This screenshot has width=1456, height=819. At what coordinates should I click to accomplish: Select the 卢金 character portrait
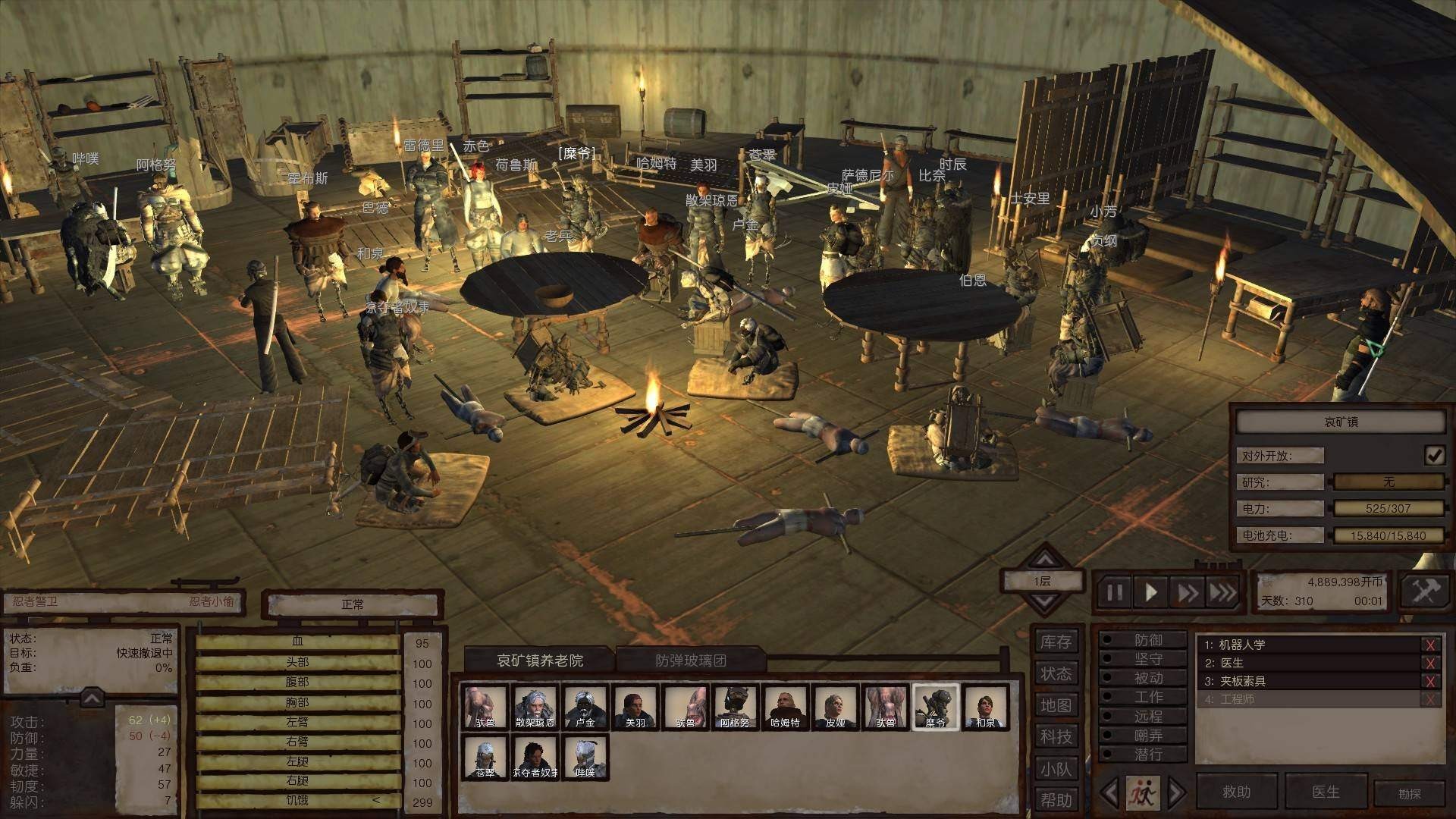585,708
